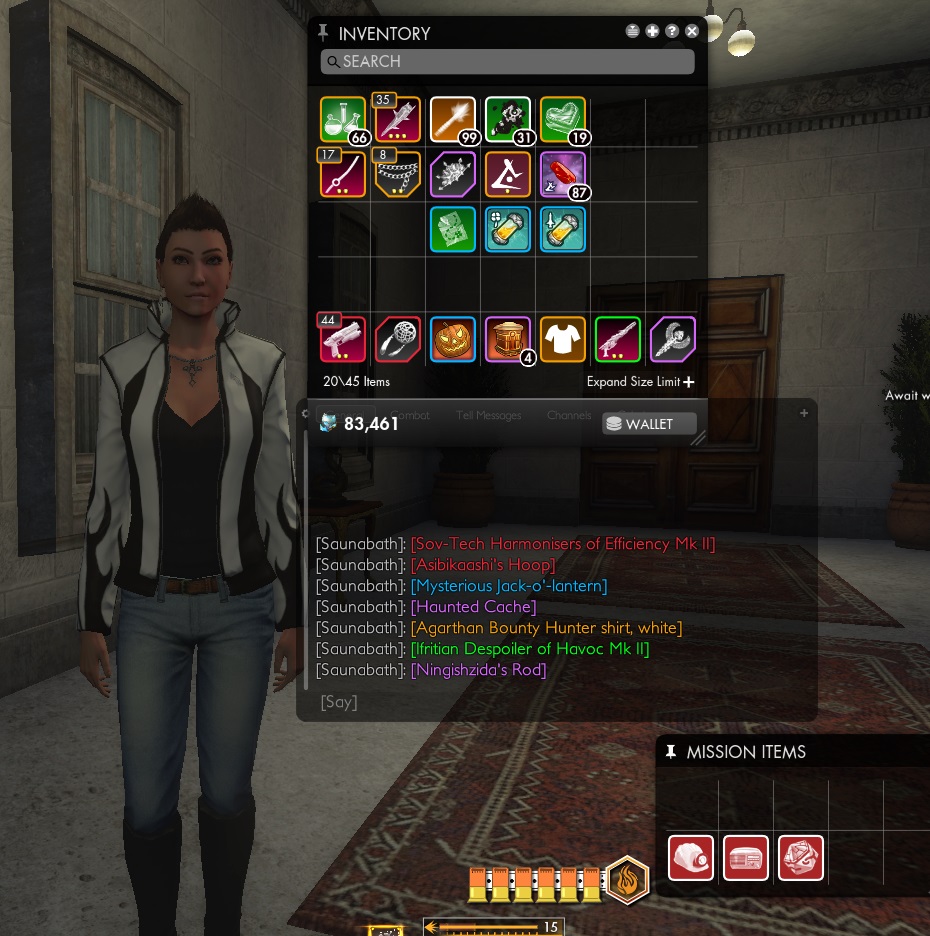This screenshot has height=936, width=930.
Task: Select the white Agarthan Bounty Hunter shirt
Action: click(x=562, y=339)
